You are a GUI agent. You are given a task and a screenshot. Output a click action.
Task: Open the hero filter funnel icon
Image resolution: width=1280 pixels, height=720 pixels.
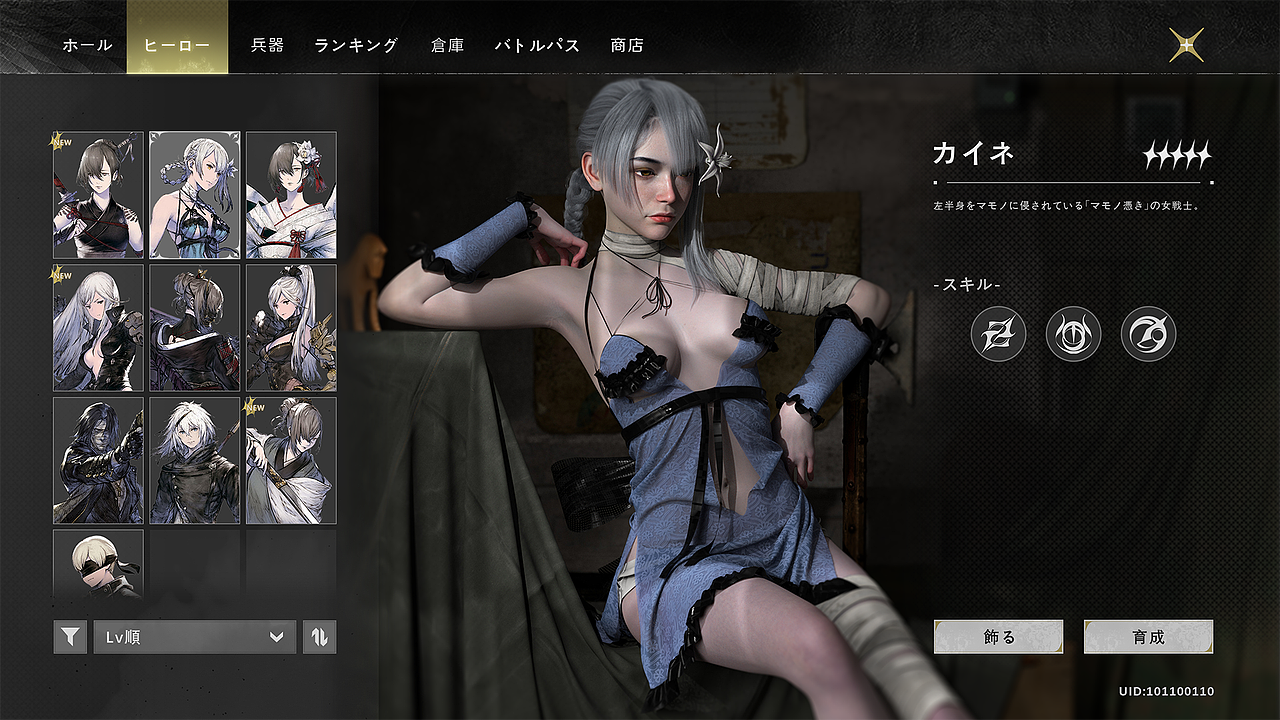click(69, 637)
